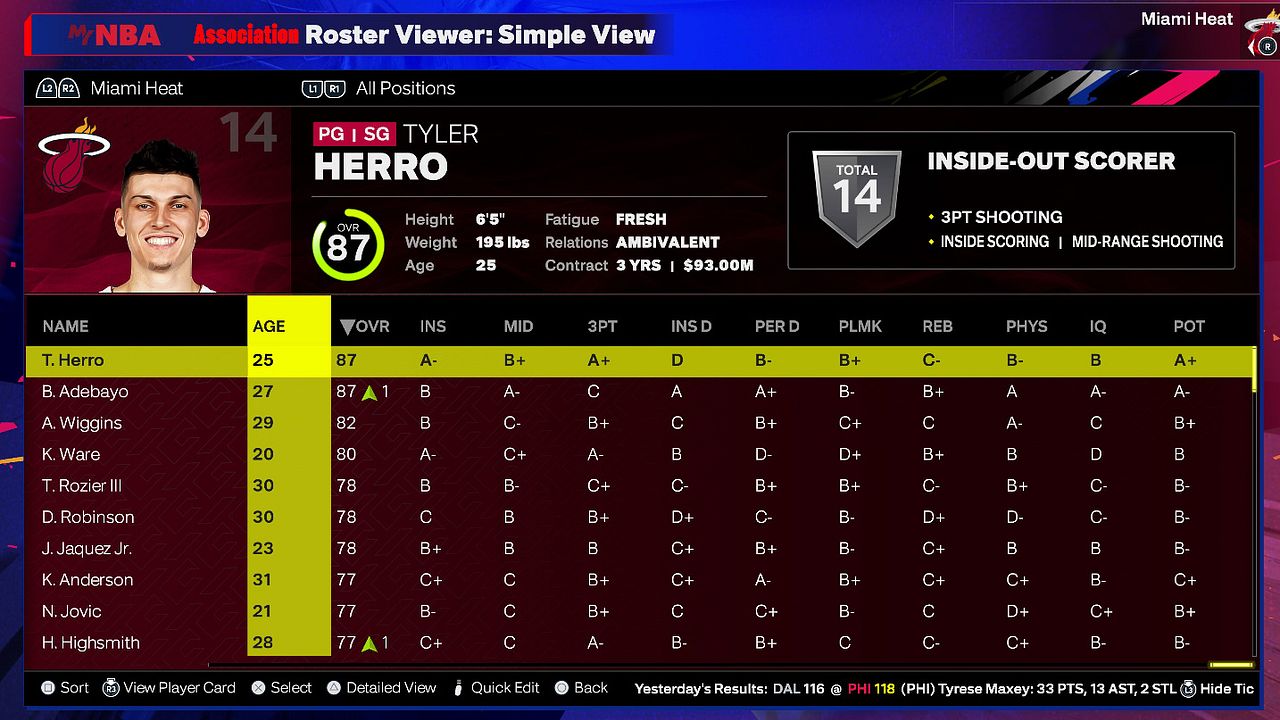
Task: Sort roster by OVR column header
Action: pyautogui.click(x=365, y=326)
